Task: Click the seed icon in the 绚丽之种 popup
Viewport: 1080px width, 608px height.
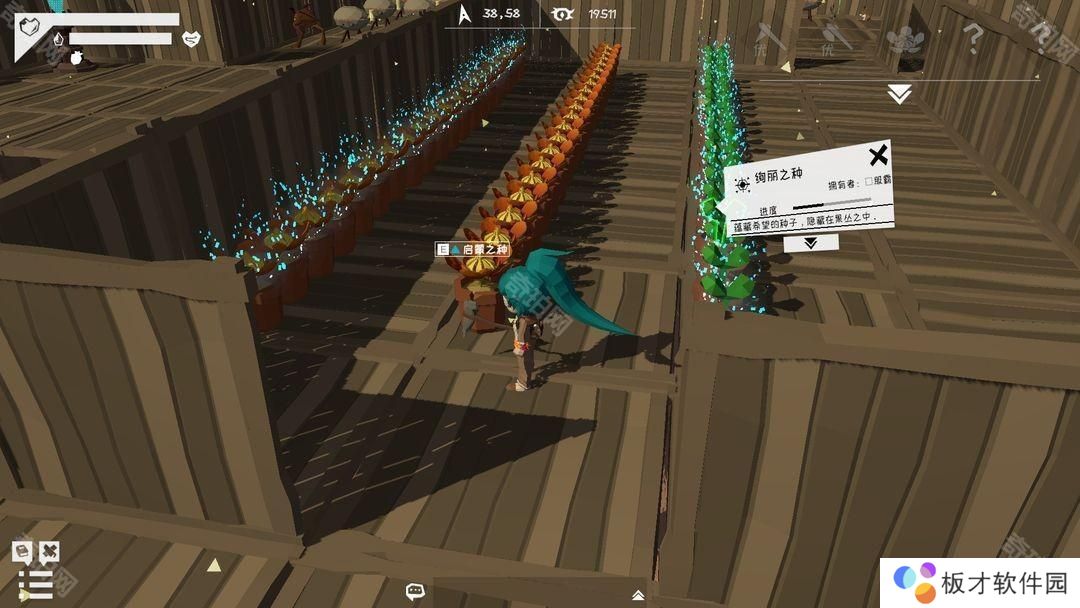Action: 742,184
